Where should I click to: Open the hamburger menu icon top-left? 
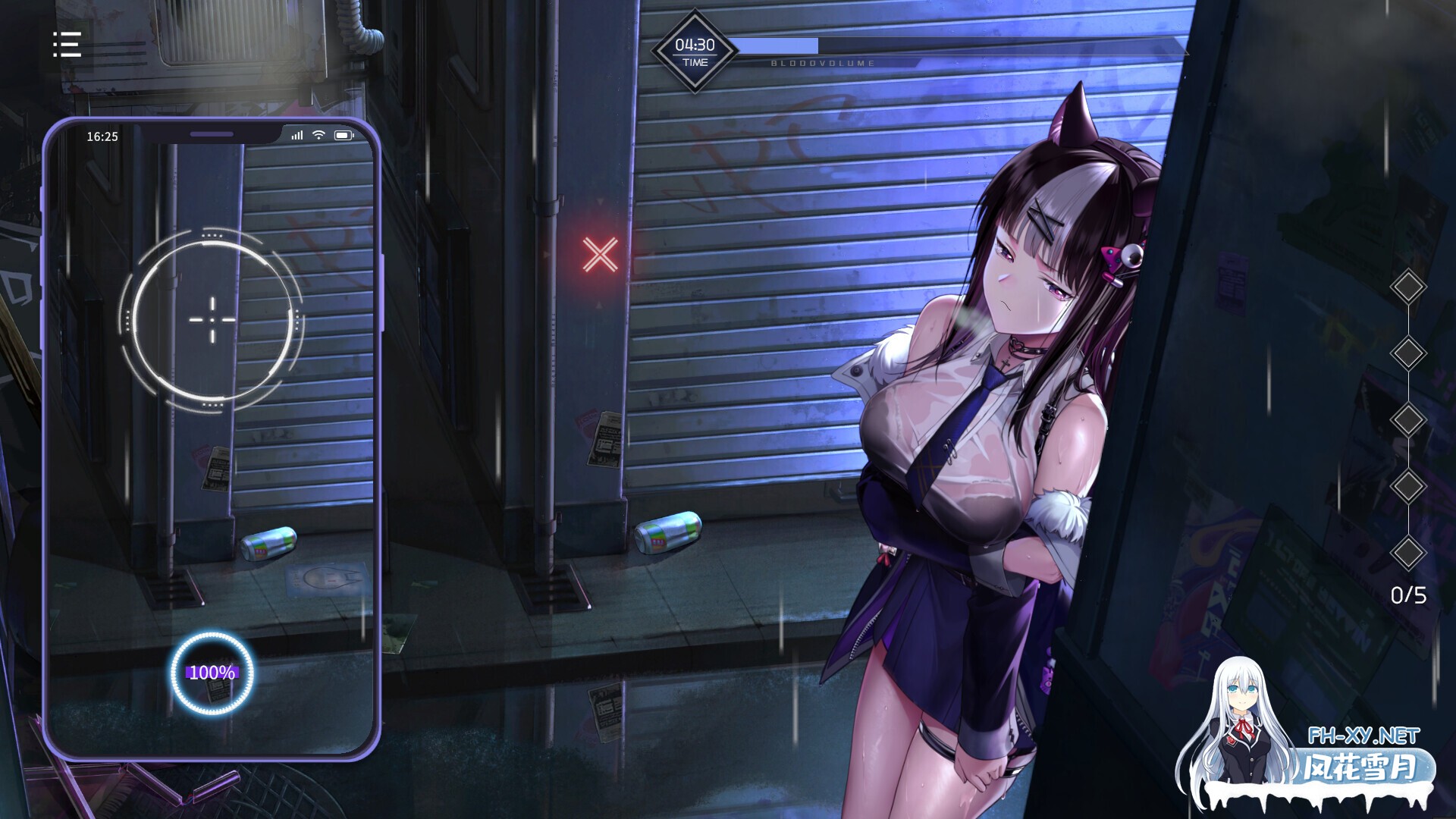coord(68,45)
